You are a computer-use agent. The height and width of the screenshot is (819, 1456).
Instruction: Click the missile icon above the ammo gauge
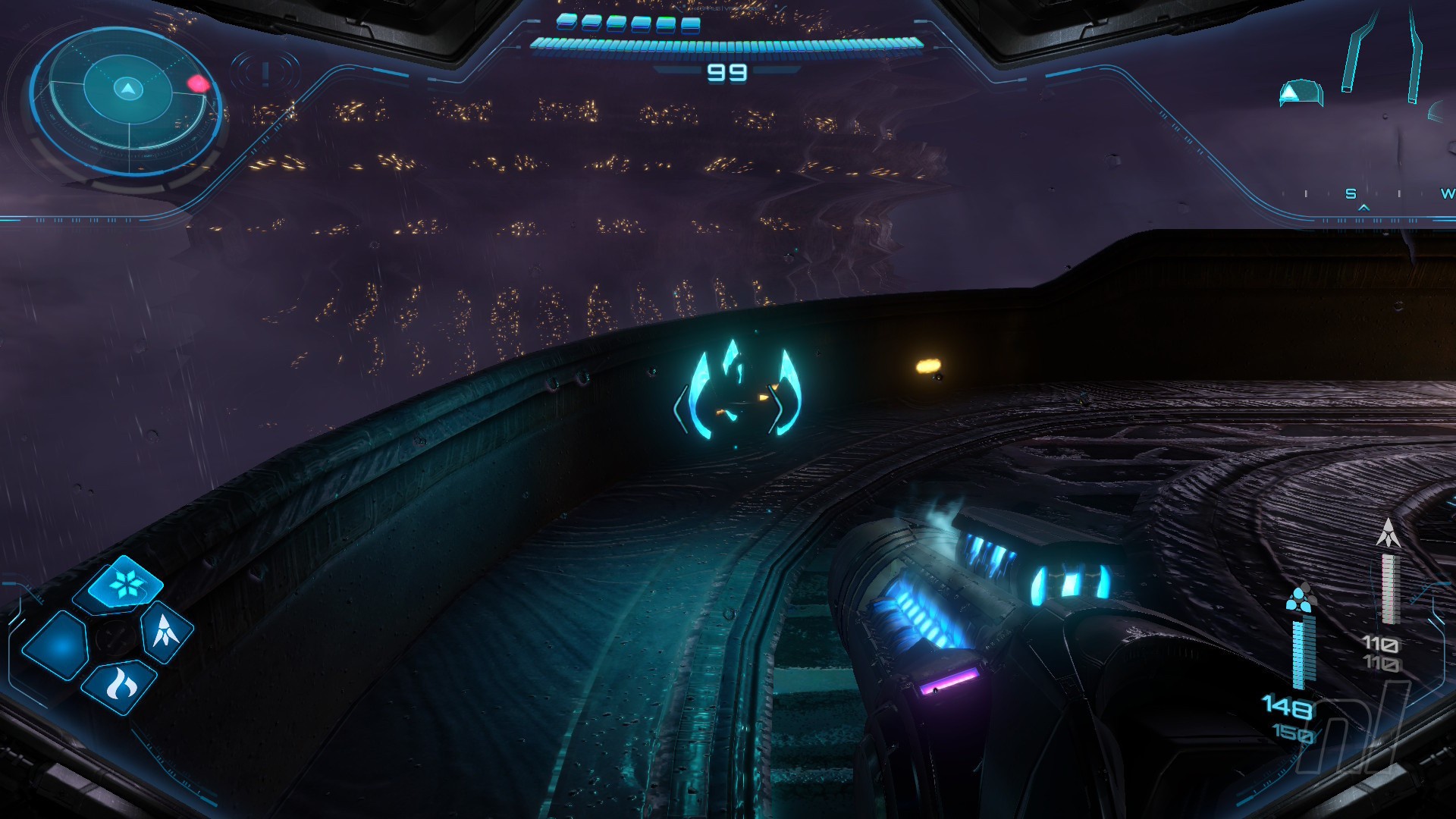pyautogui.click(x=1388, y=533)
